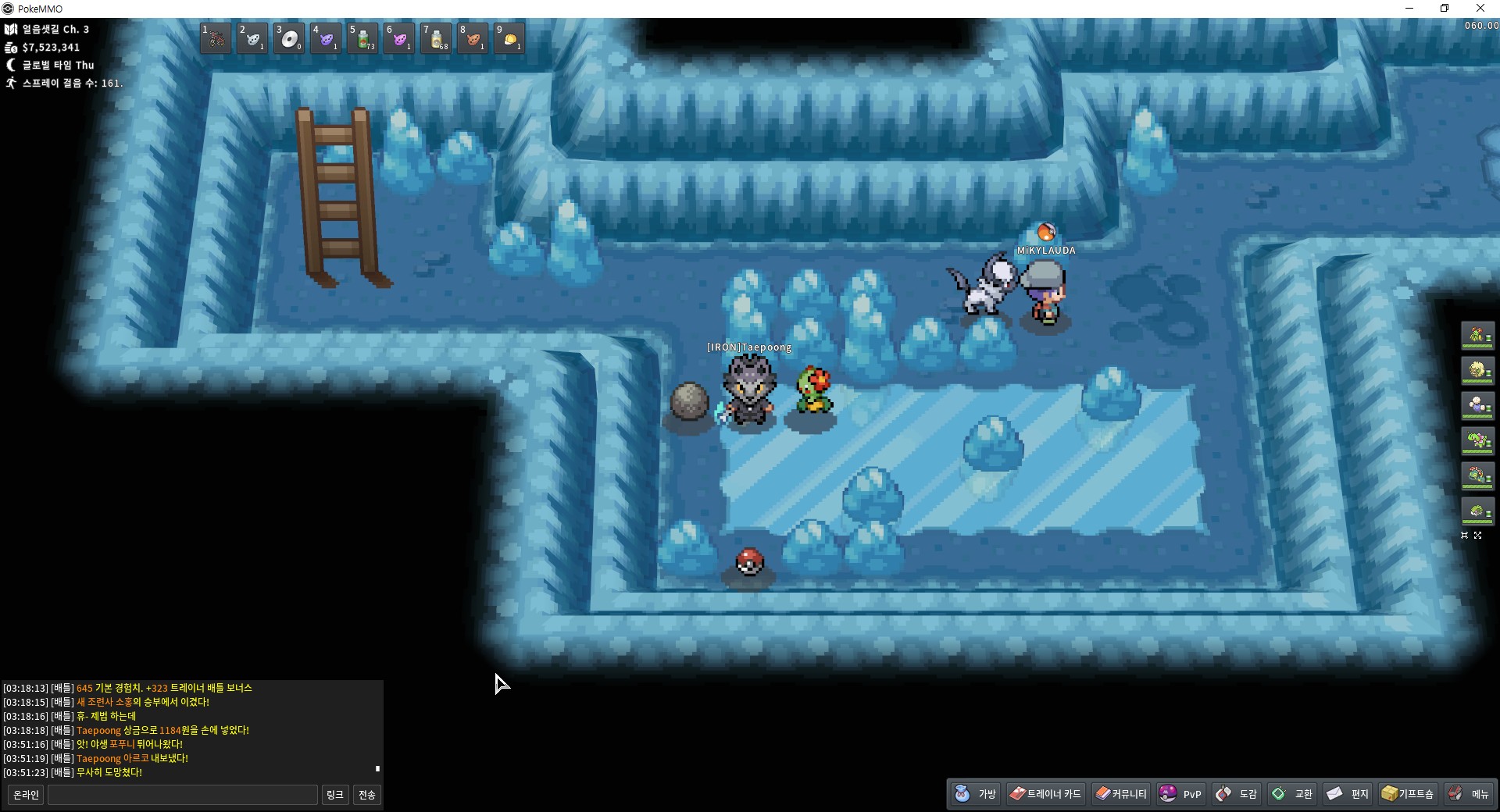Click the chat message input field
The height and width of the screenshot is (812, 1500).
tap(183, 795)
